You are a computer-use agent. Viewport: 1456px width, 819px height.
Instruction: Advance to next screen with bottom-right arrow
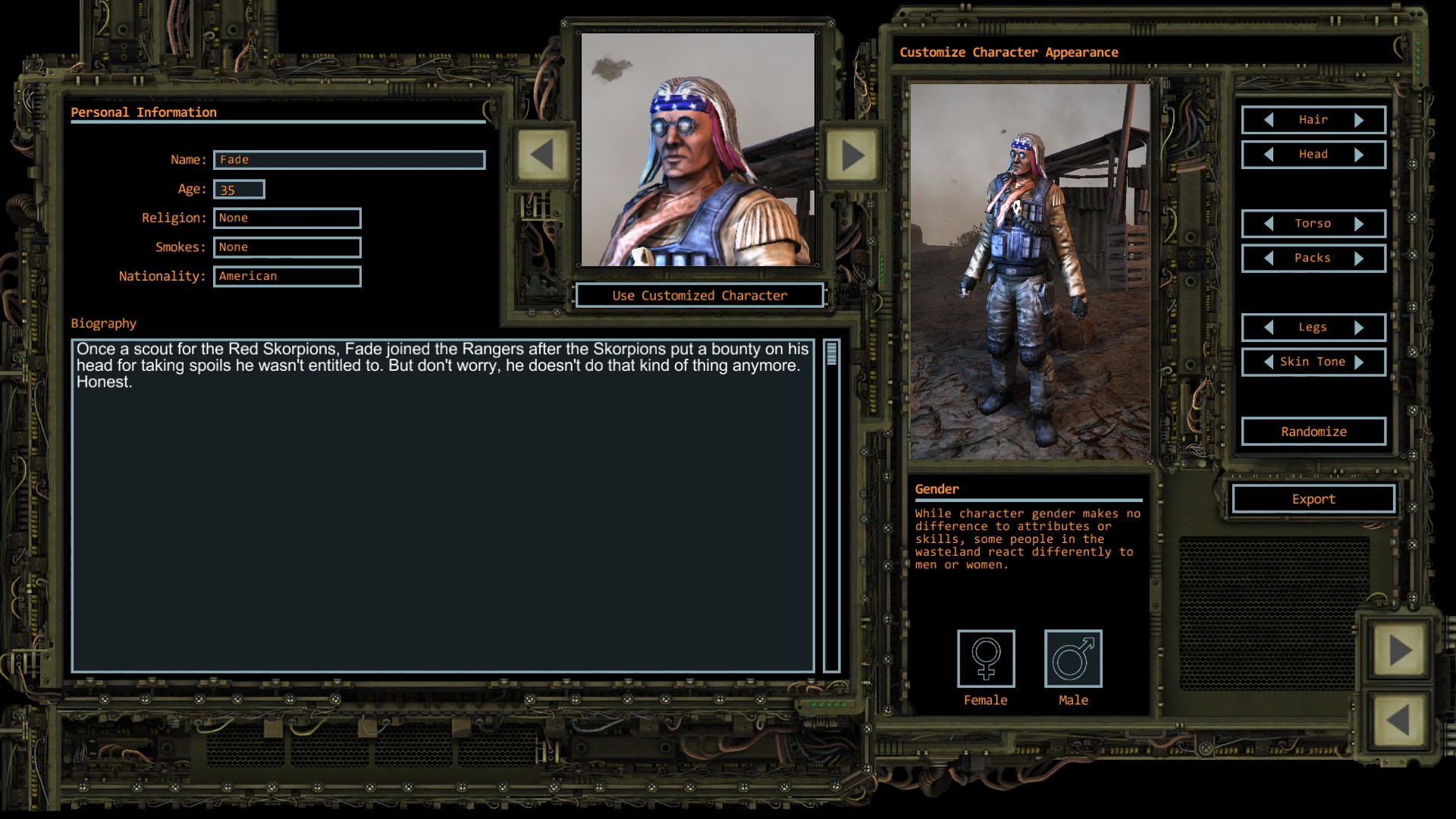(x=1399, y=648)
